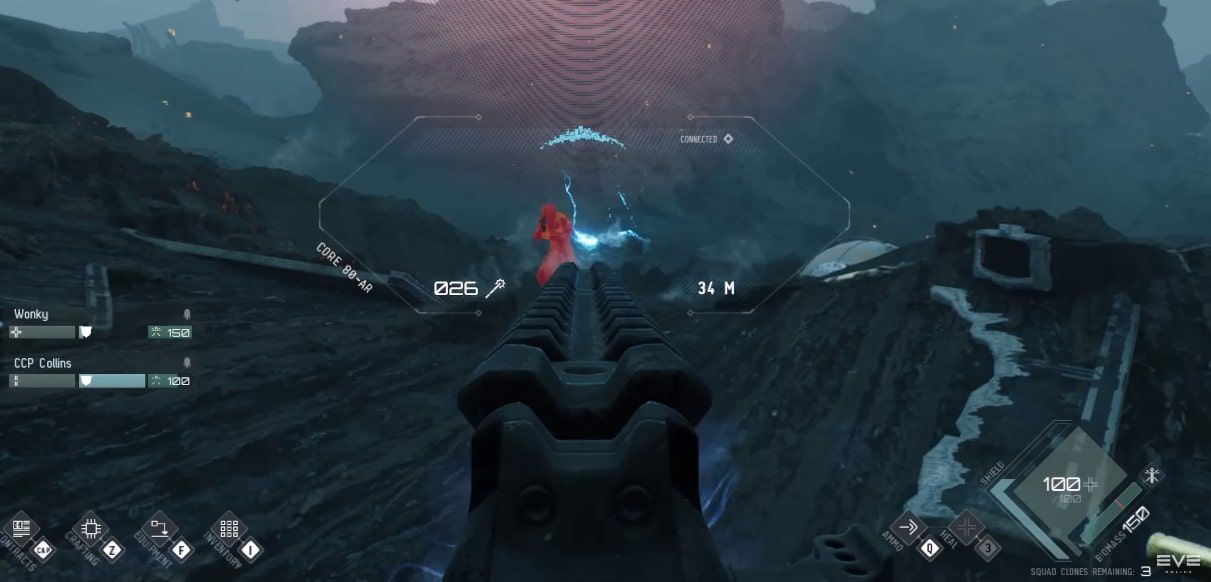Open the Equipment menu icon
Image resolution: width=1211 pixels, height=582 pixels.
coord(159,528)
